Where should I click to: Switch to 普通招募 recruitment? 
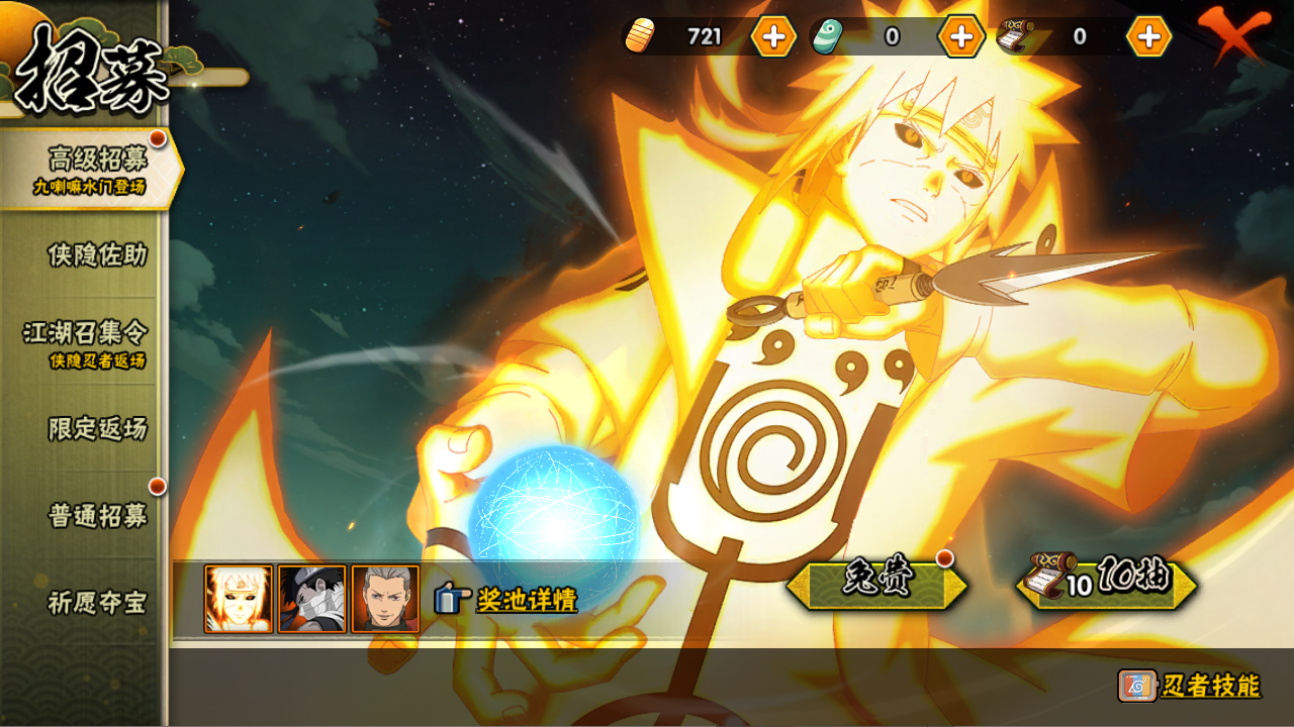pyautogui.click(x=97, y=515)
